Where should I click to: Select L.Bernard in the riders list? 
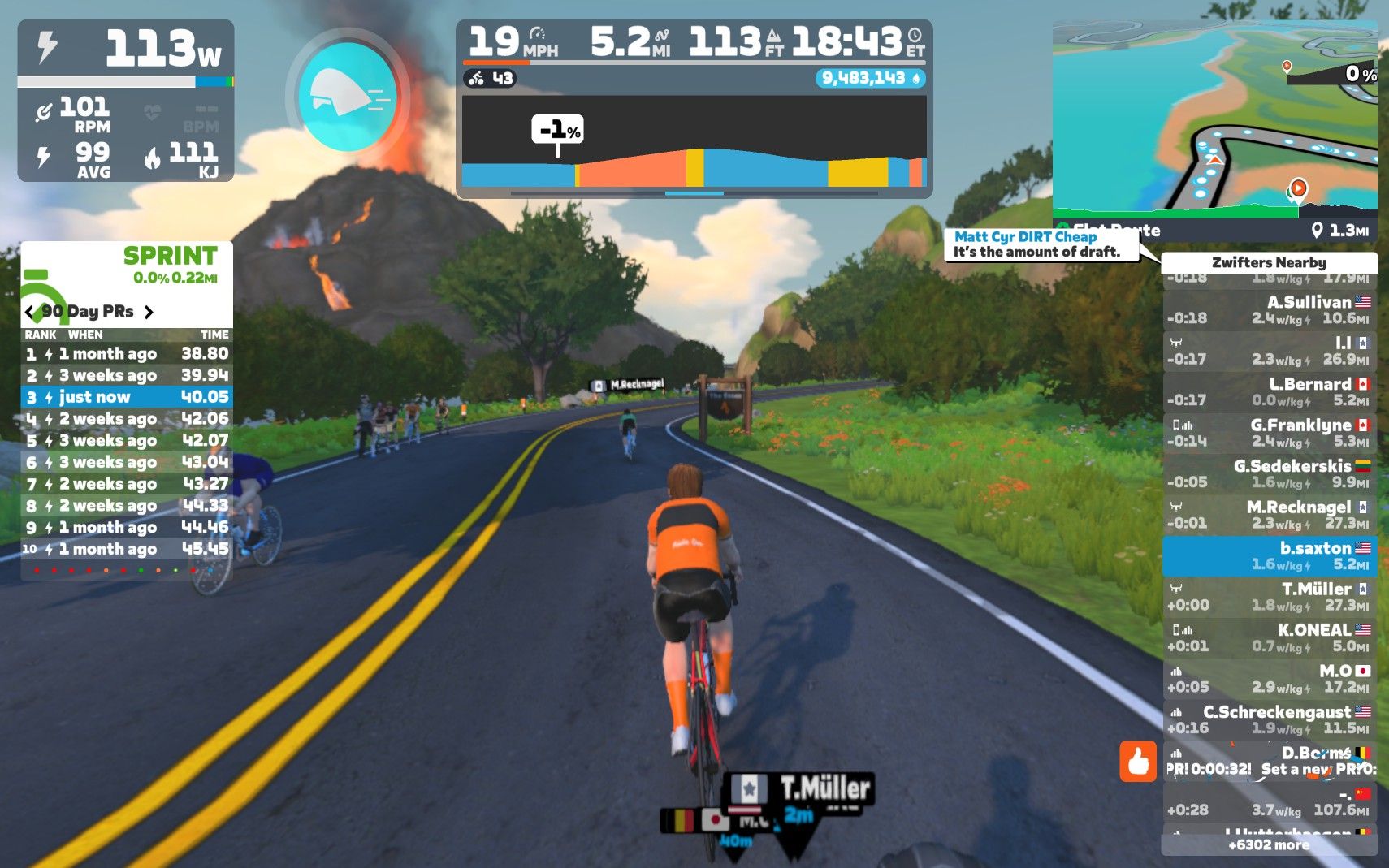1269,392
